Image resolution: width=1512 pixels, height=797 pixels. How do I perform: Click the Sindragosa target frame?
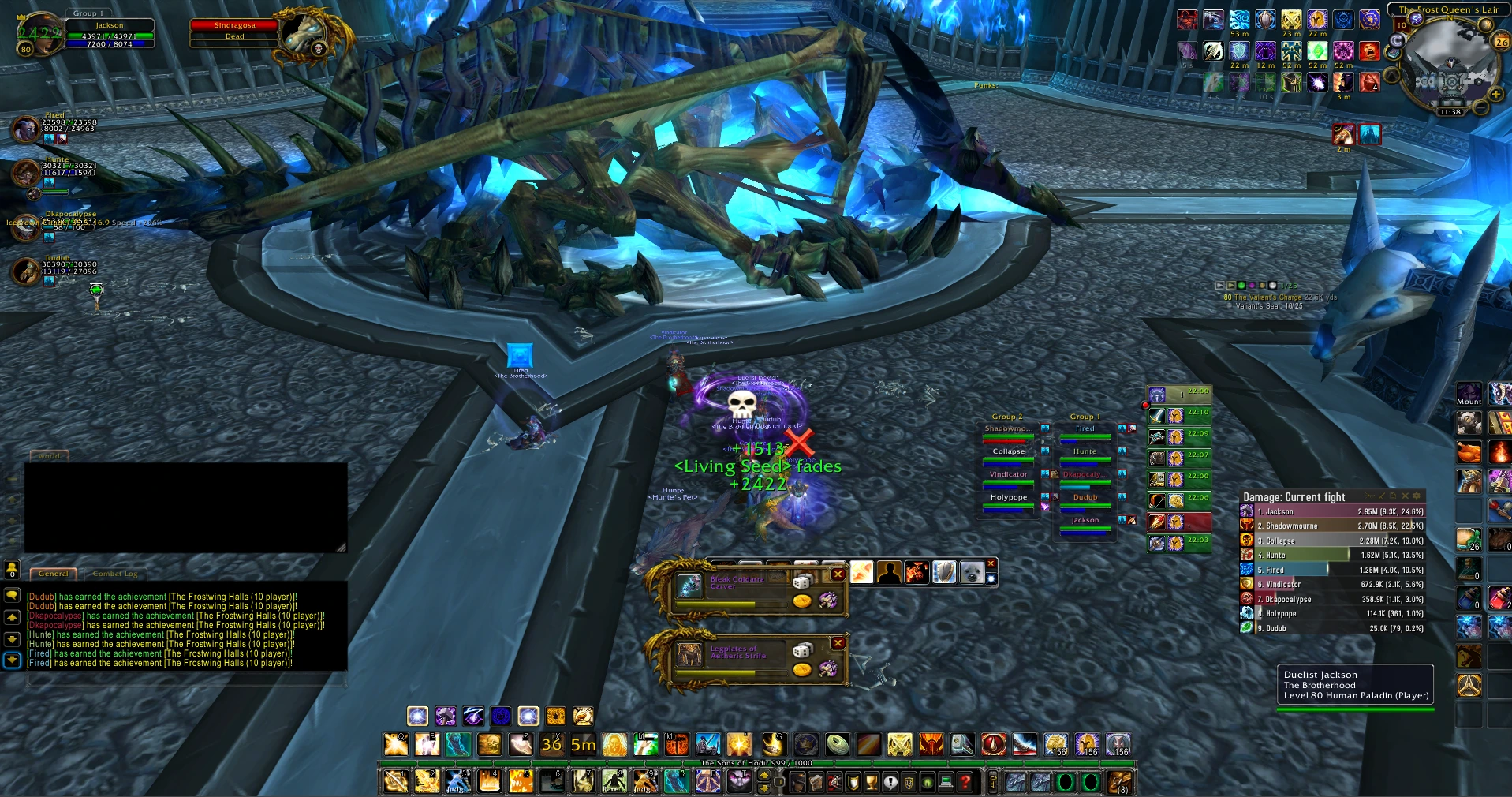pyautogui.click(x=234, y=31)
